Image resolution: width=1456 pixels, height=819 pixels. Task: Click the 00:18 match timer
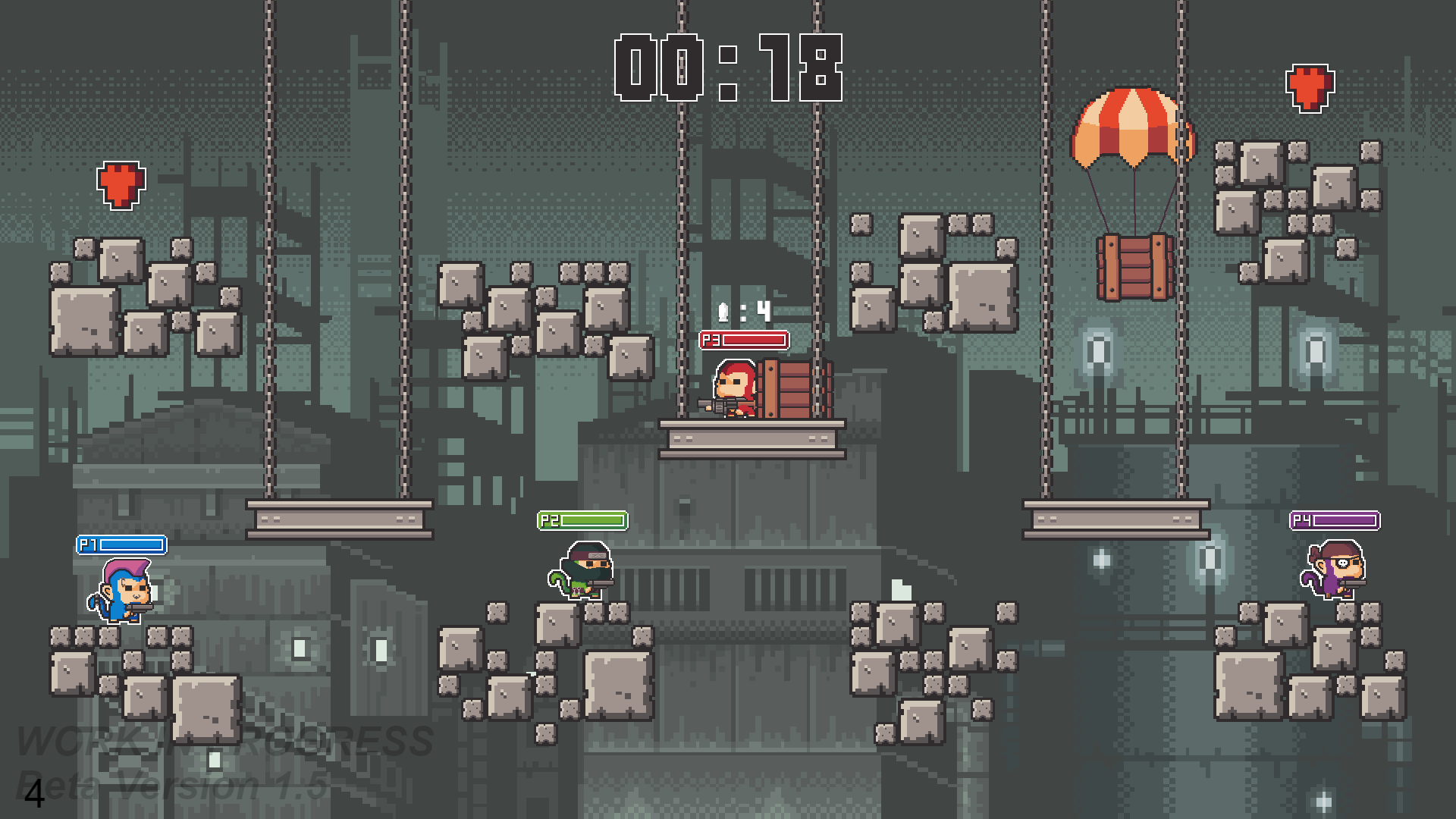[728, 68]
